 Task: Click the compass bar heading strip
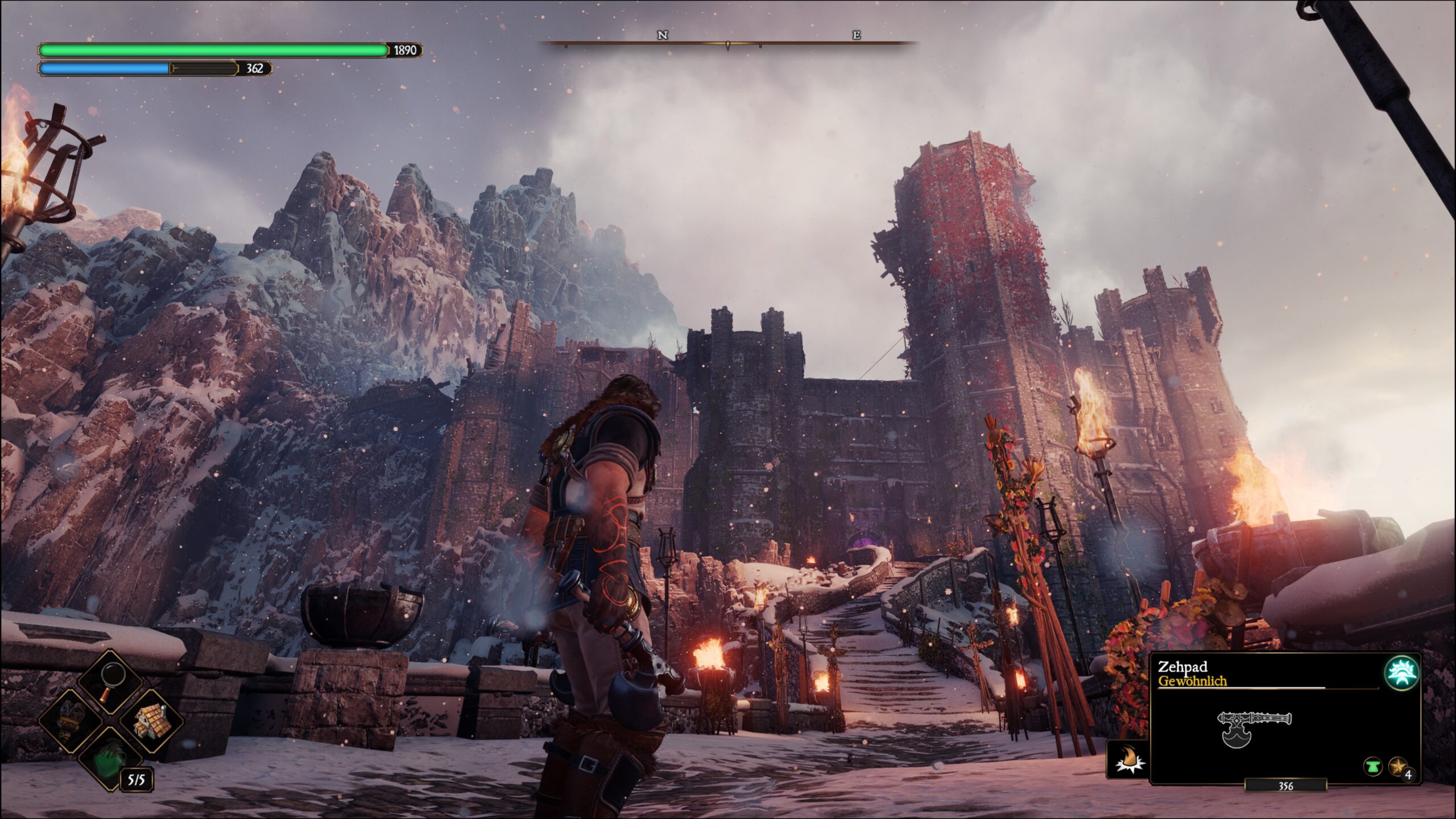tap(728, 43)
